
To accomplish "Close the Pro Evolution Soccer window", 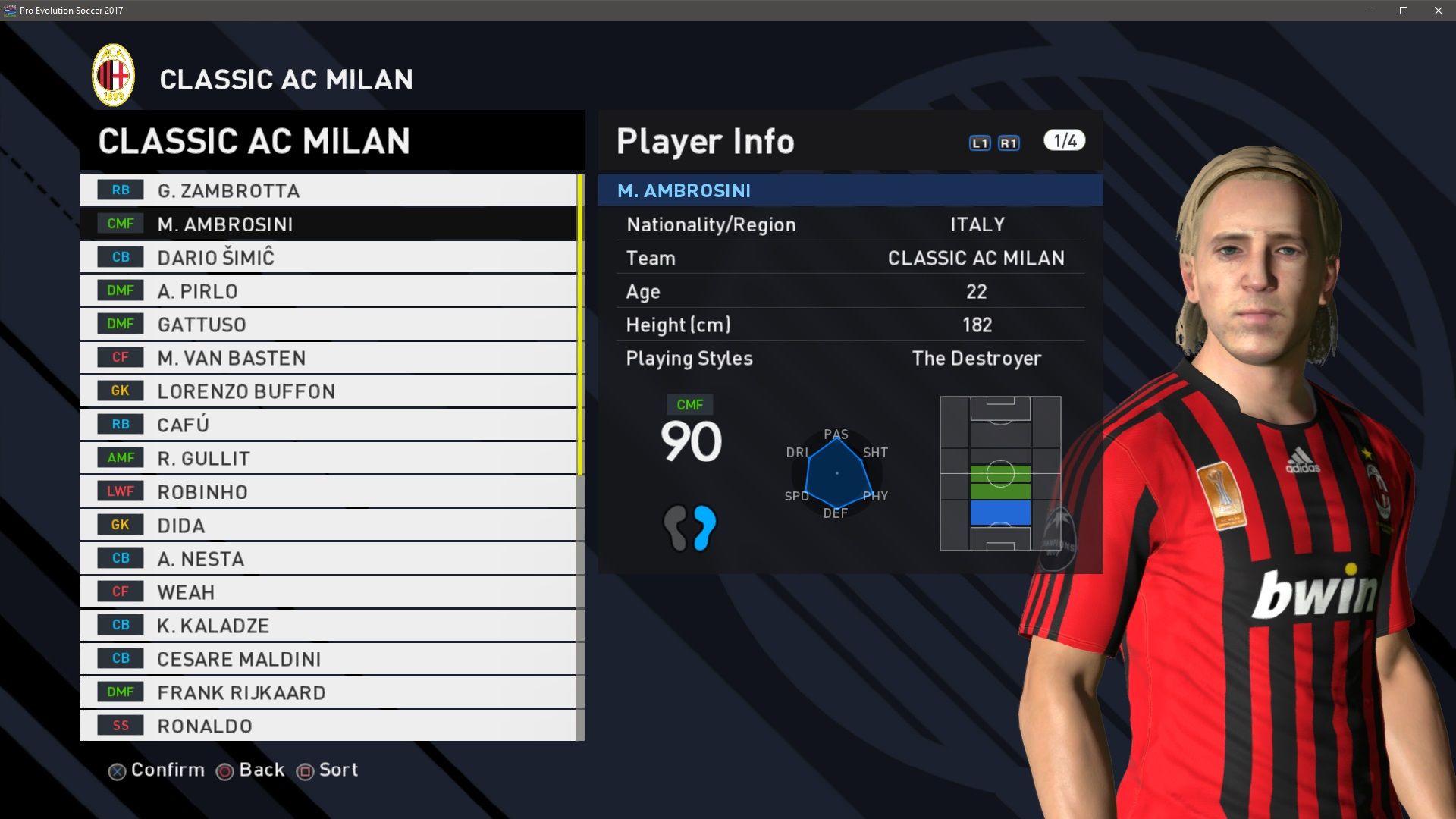I will click(x=1438, y=11).
